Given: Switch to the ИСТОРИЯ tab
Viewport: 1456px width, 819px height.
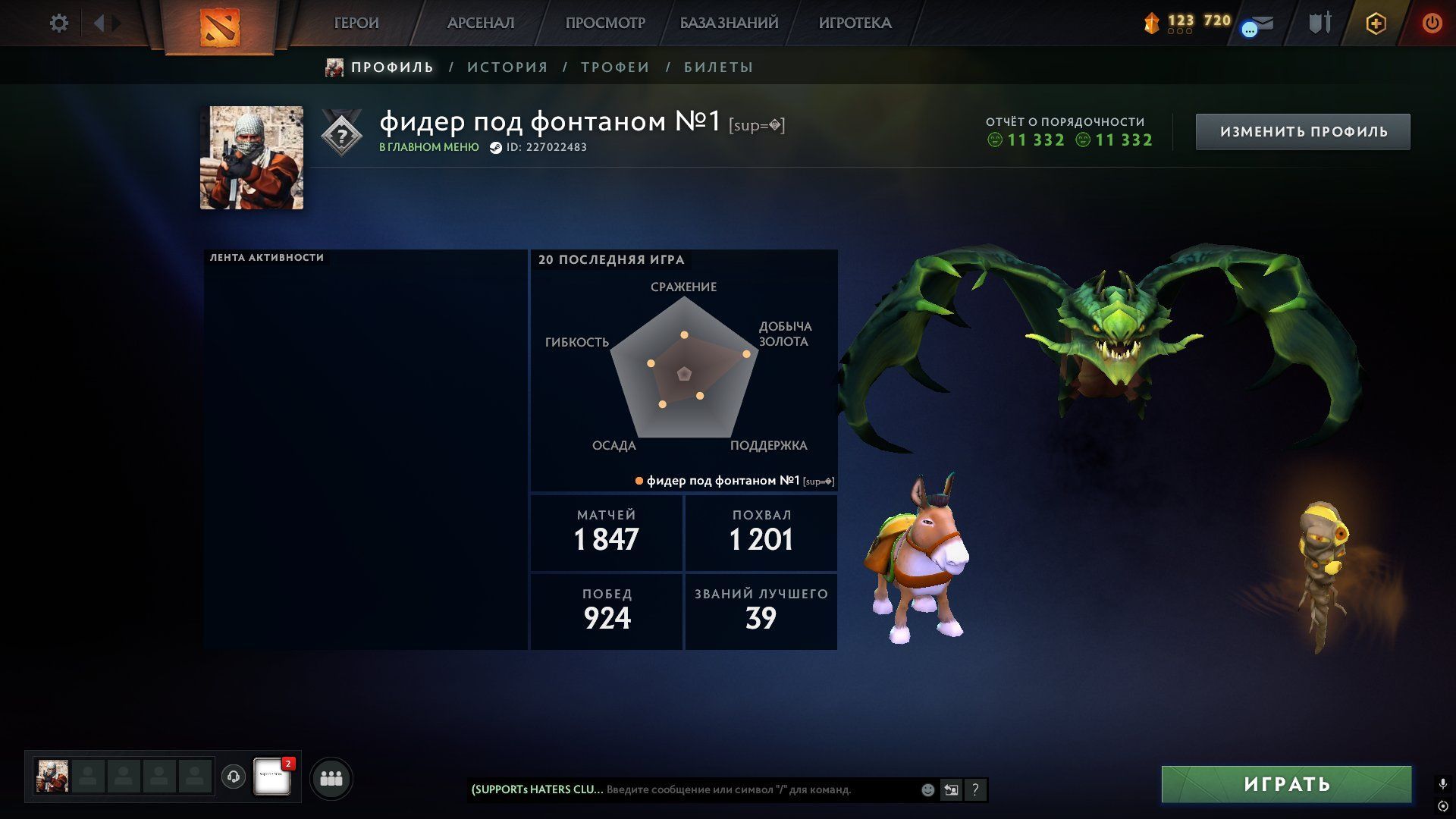Looking at the screenshot, I should [x=507, y=67].
